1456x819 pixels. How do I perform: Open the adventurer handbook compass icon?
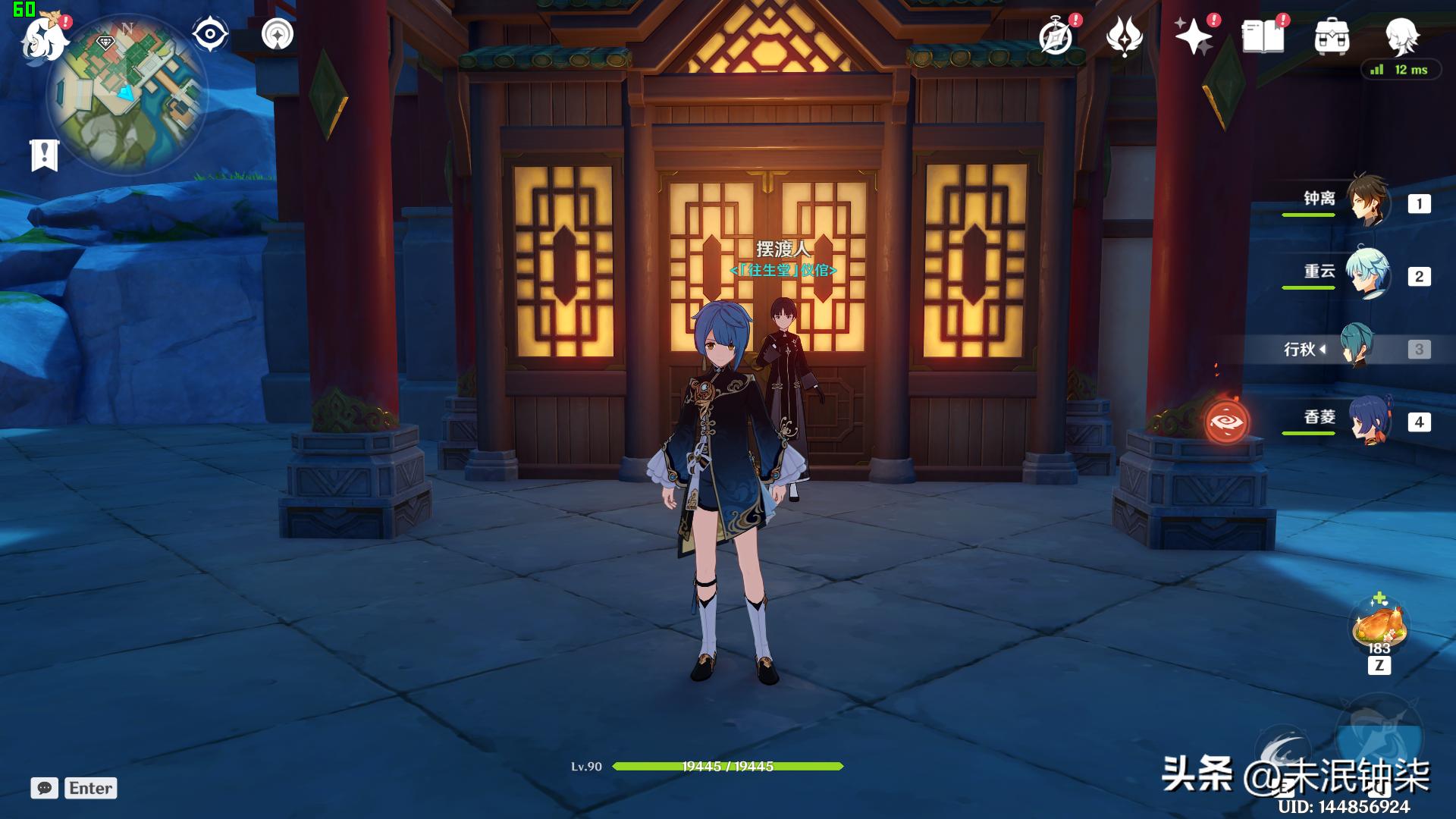(x=1056, y=36)
